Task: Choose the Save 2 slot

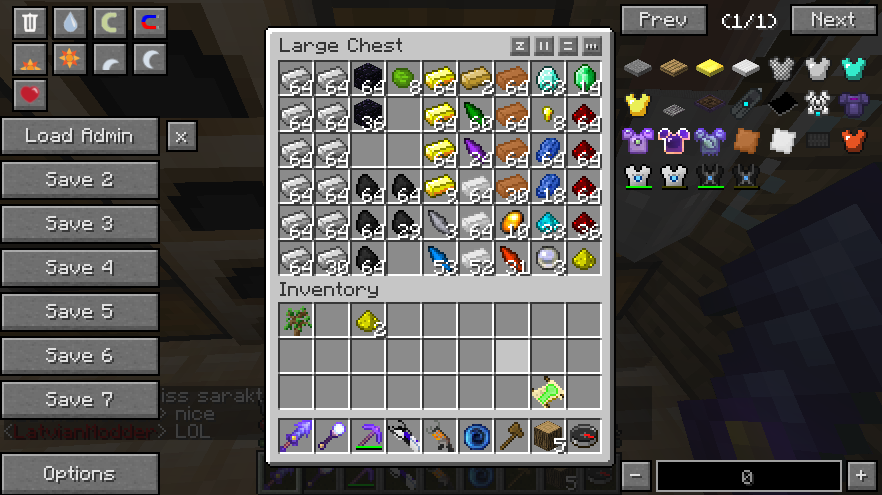Action: pyautogui.click(x=79, y=180)
